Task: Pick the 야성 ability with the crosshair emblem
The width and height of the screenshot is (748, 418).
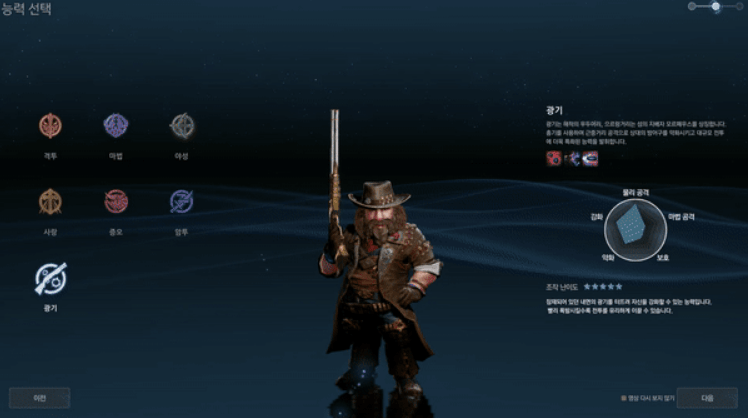Action: [182, 125]
